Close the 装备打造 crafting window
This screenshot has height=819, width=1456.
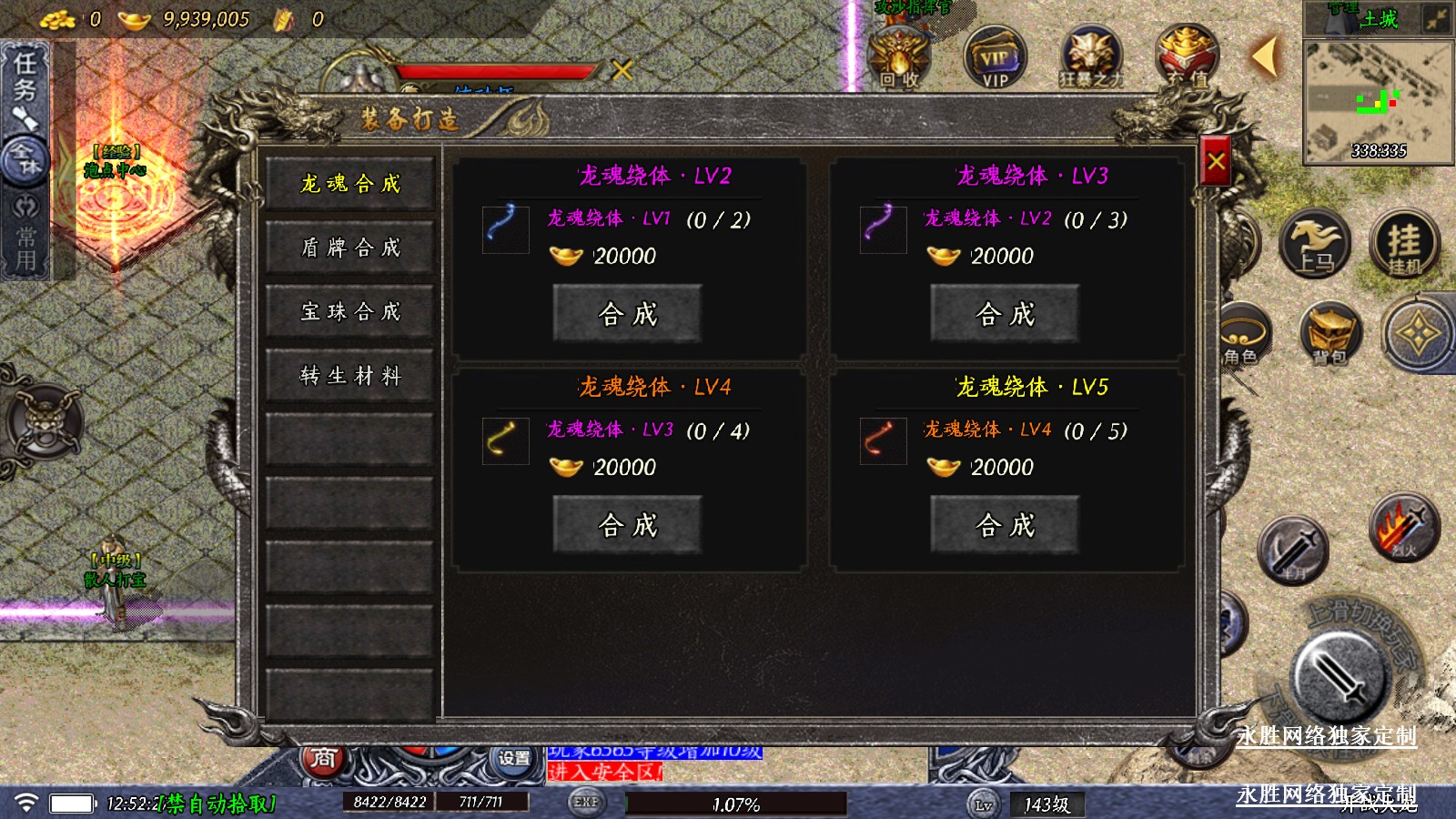pyautogui.click(x=1216, y=162)
